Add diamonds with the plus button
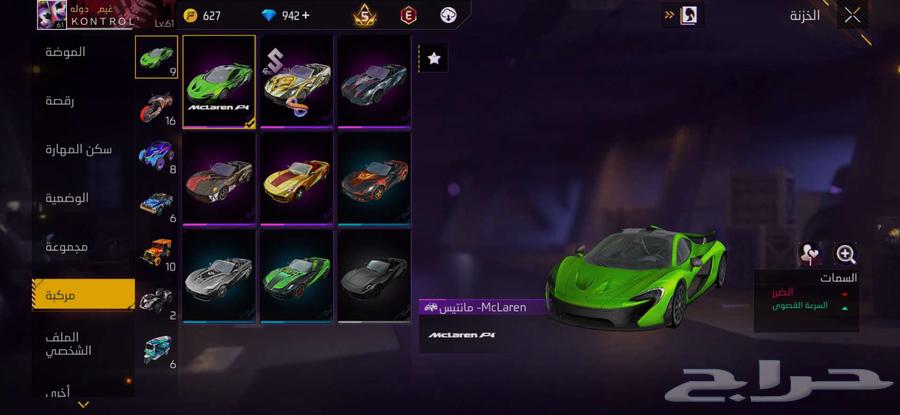Image resolution: width=900 pixels, height=415 pixels. tap(305, 16)
